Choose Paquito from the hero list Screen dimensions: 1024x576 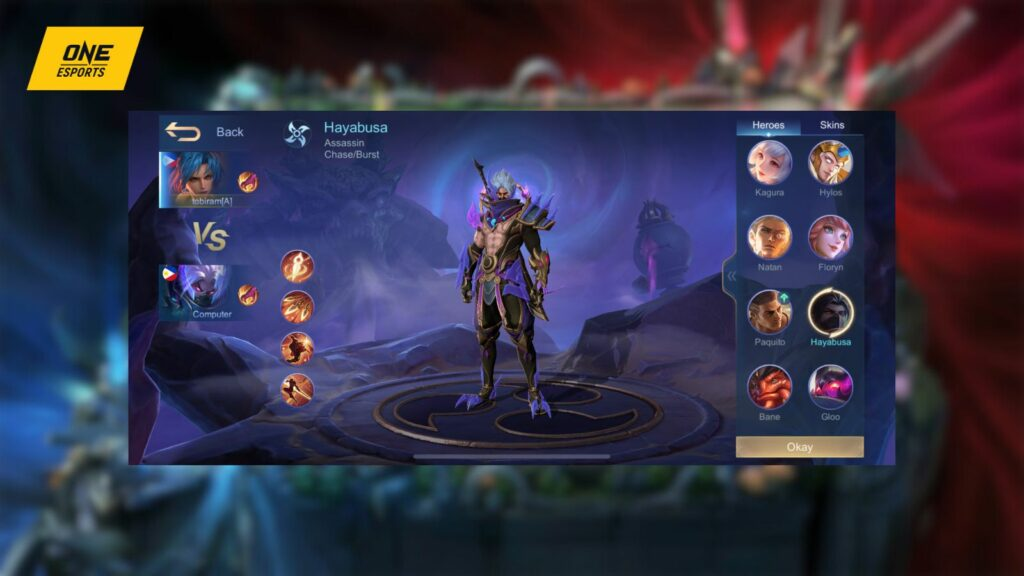[x=770, y=311]
